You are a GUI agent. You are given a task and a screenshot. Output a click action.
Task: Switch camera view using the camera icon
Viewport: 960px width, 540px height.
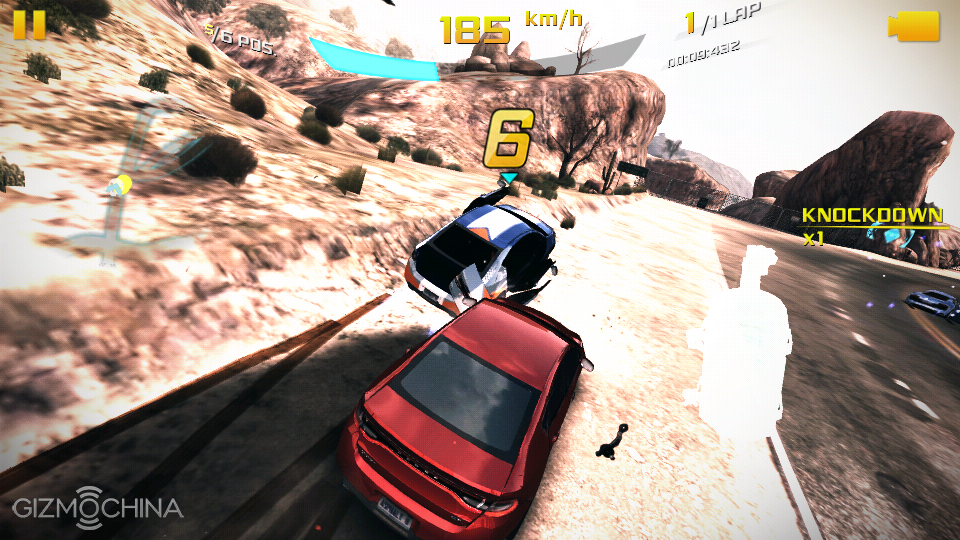coord(913,26)
